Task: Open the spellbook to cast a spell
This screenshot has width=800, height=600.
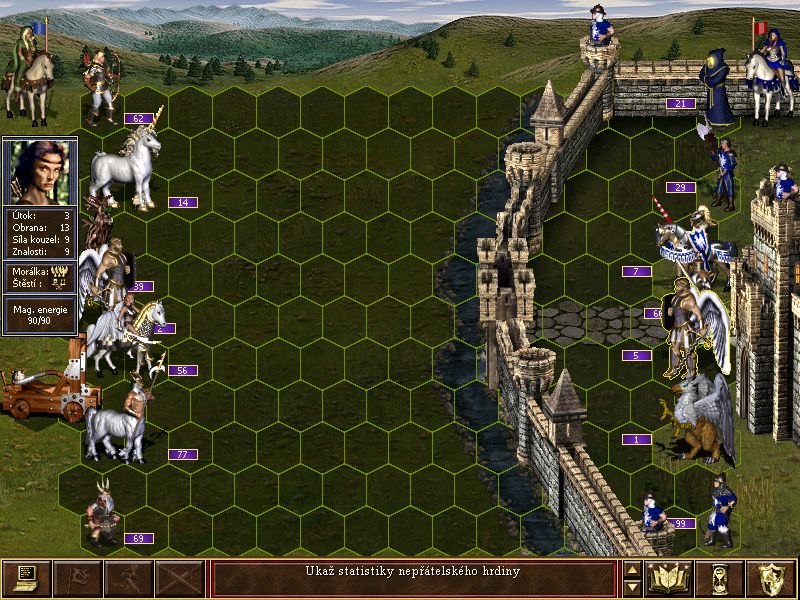Action: [x=669, y=578]
